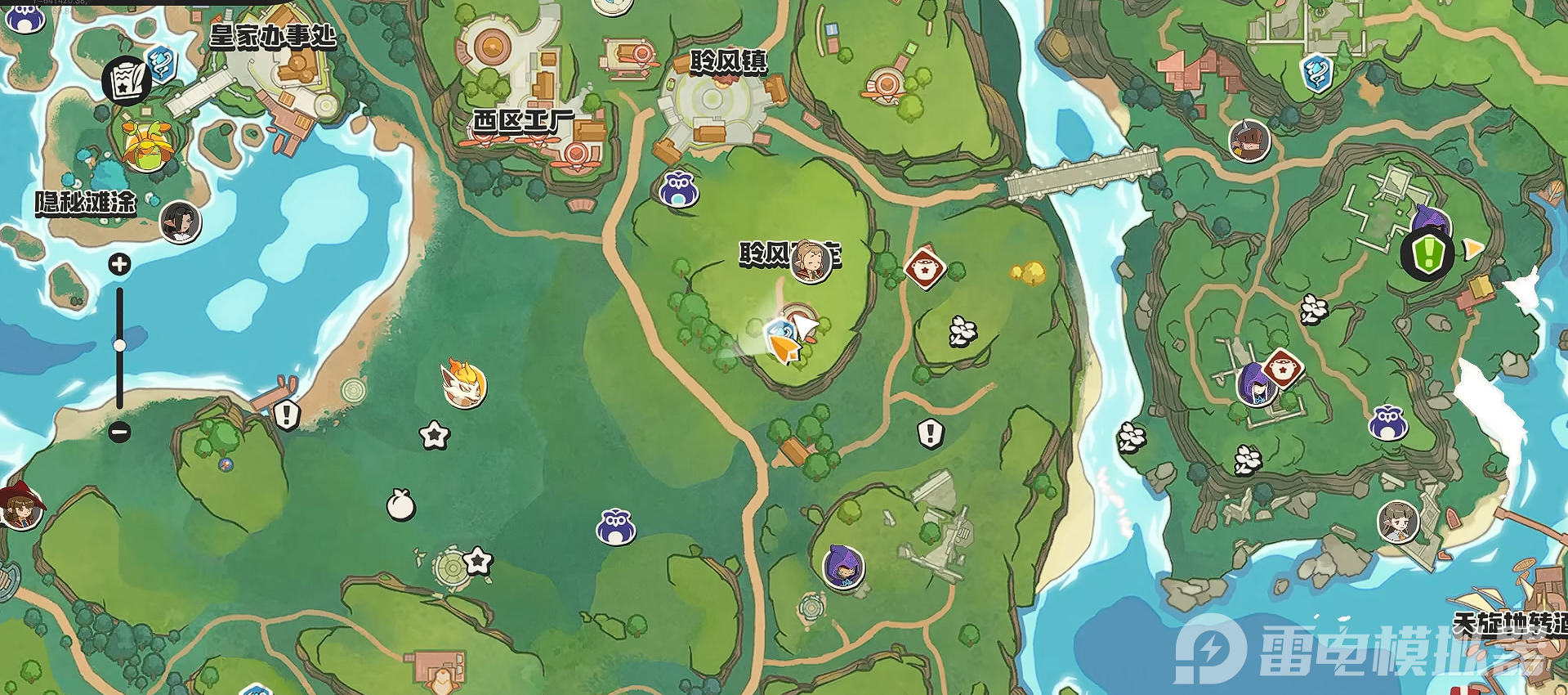
Task: Zoom out with the minus button
Action: [120, 431]
